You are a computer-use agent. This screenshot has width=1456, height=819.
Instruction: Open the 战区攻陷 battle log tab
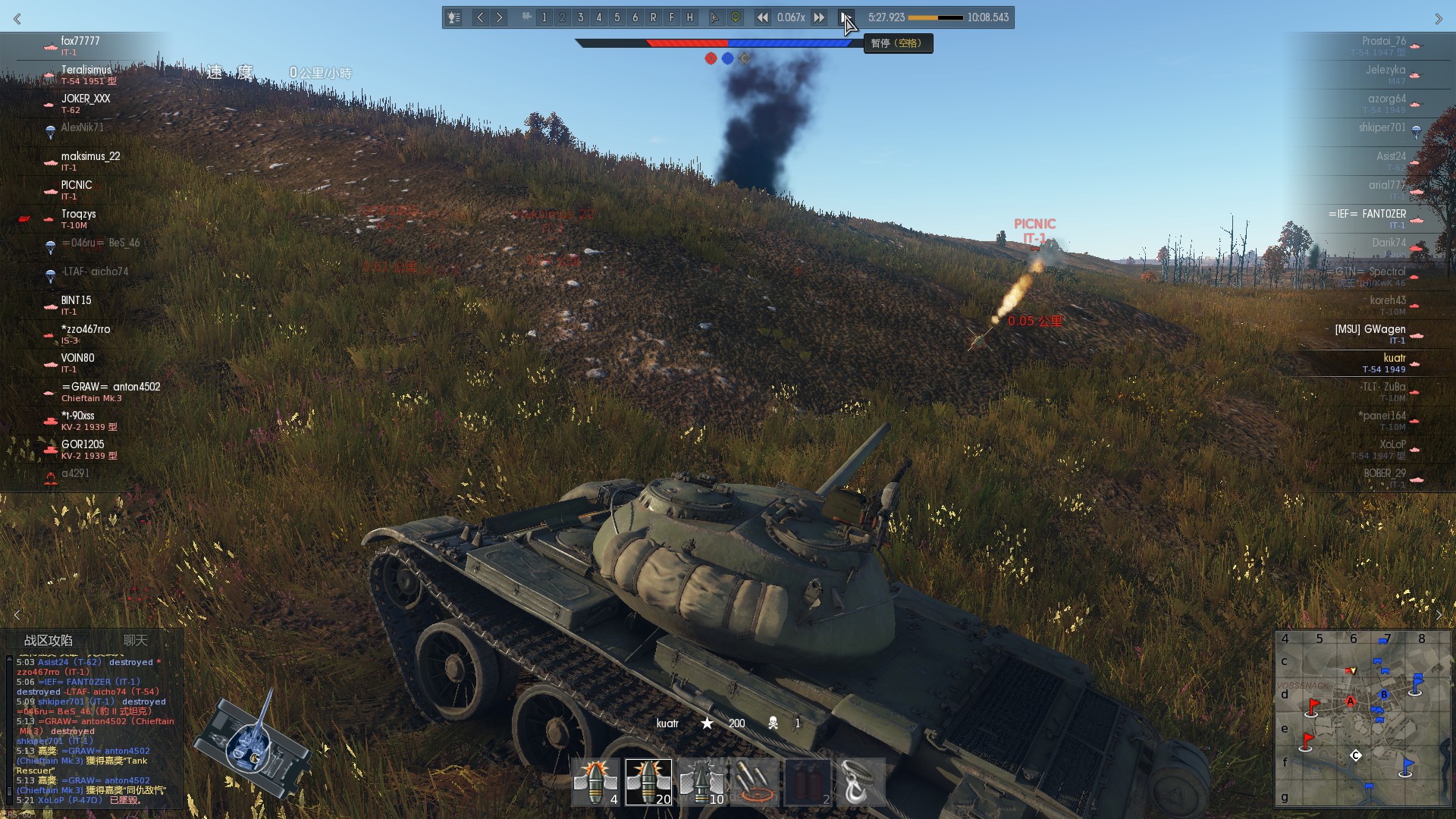[x=49, y=640]
